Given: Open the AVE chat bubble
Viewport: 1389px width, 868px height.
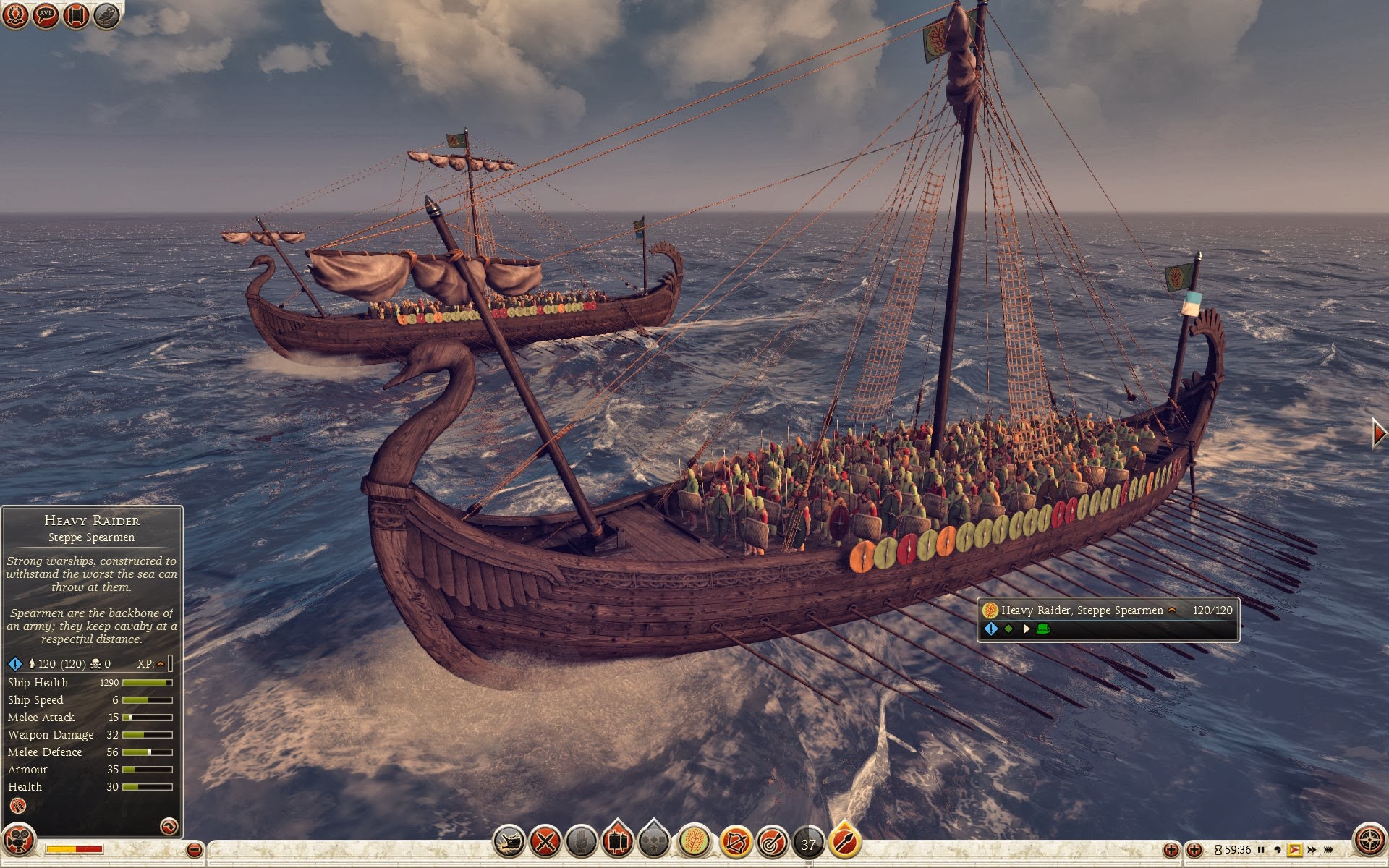Looking at the screenshot, I should pos(46,15).
